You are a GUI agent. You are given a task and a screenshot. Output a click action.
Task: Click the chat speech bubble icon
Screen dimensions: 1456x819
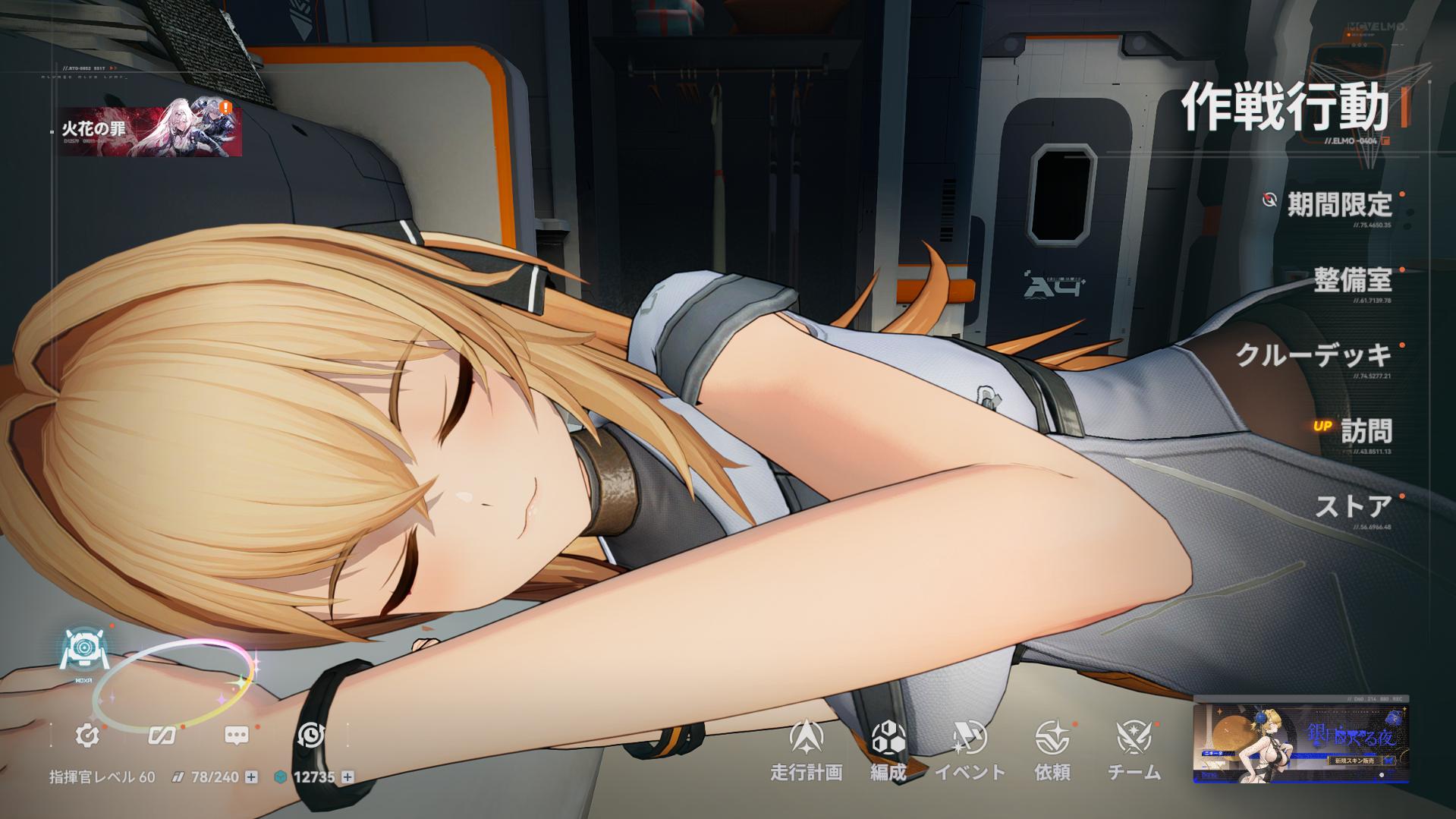237,735
